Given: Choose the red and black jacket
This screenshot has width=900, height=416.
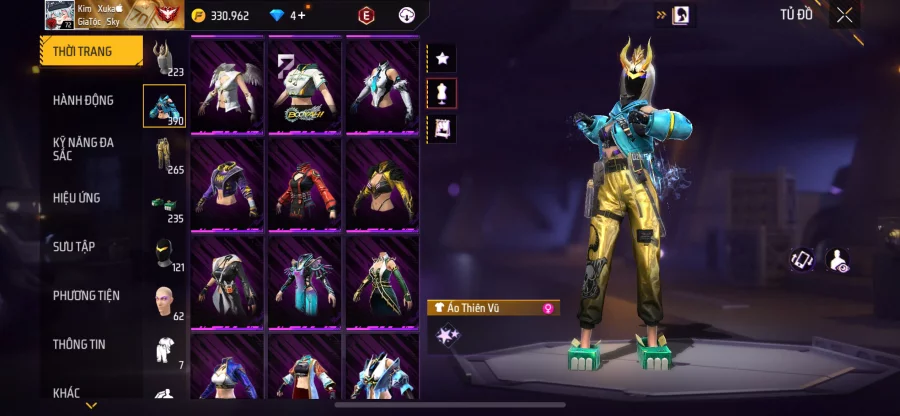Looking at the screenshot, I should click(305, 184).
